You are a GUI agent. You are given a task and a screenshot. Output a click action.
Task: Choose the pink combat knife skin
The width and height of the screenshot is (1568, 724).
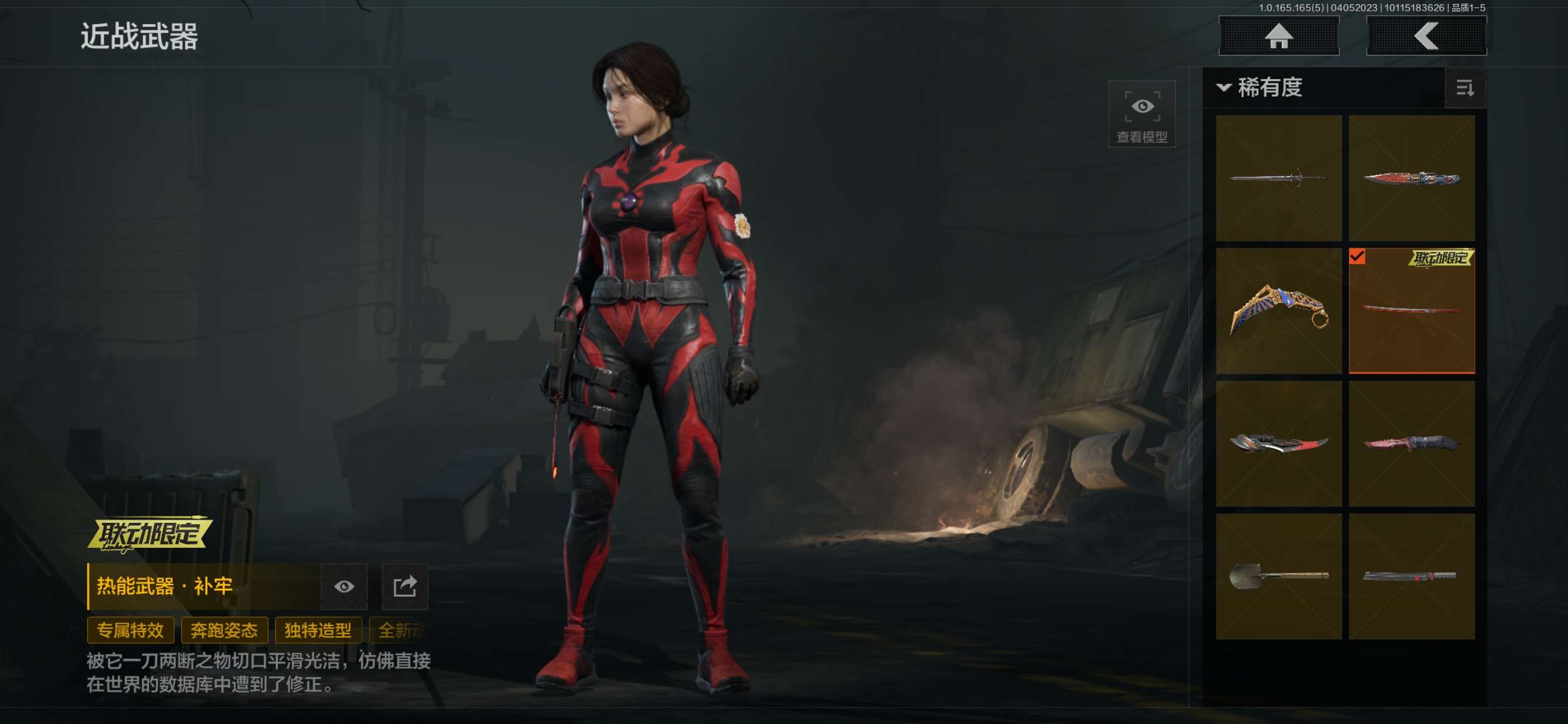pos(1412,443)
